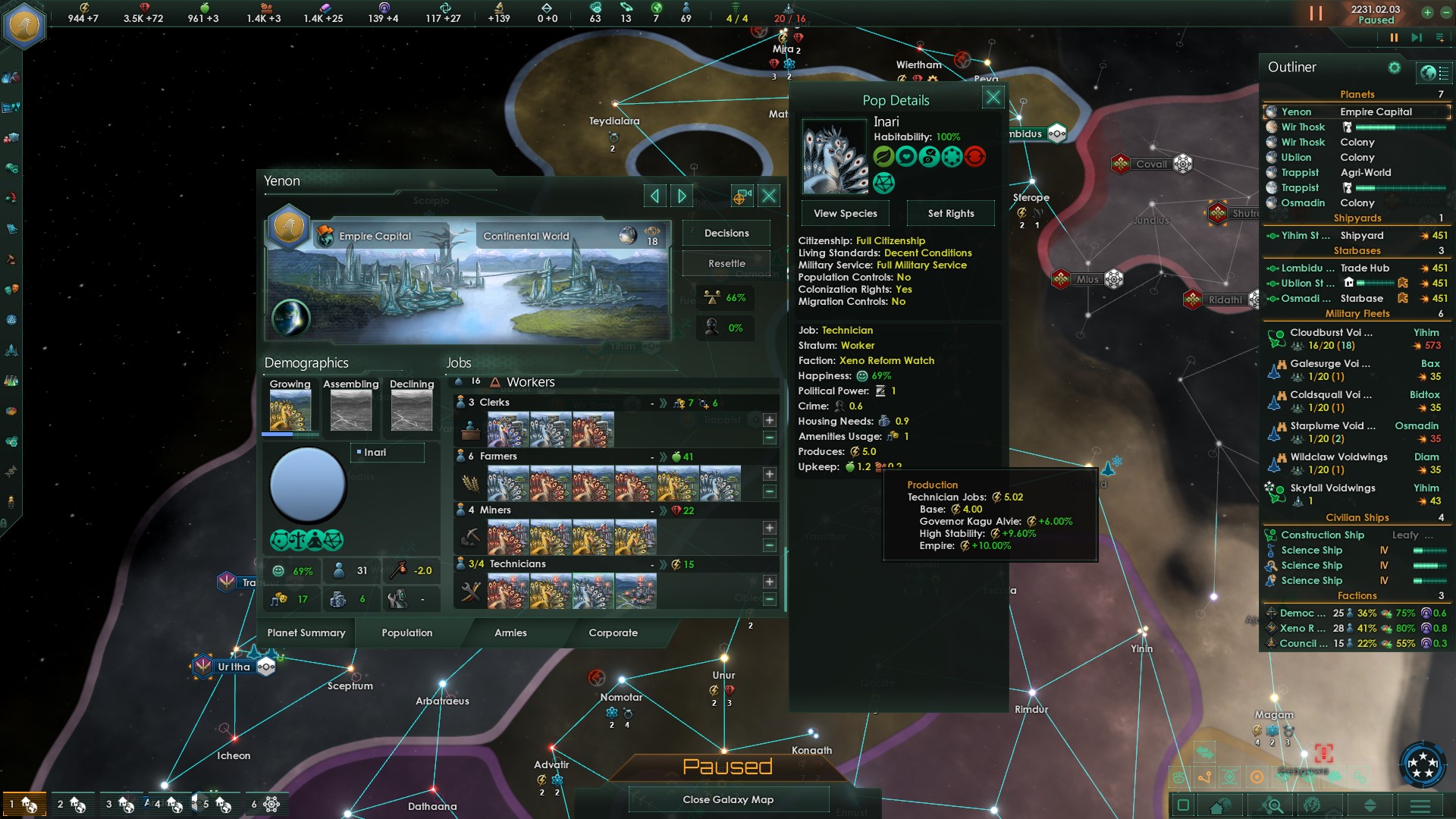
Task: Collapse the Military Fleets section
Action: click(x=1359, y=312)
